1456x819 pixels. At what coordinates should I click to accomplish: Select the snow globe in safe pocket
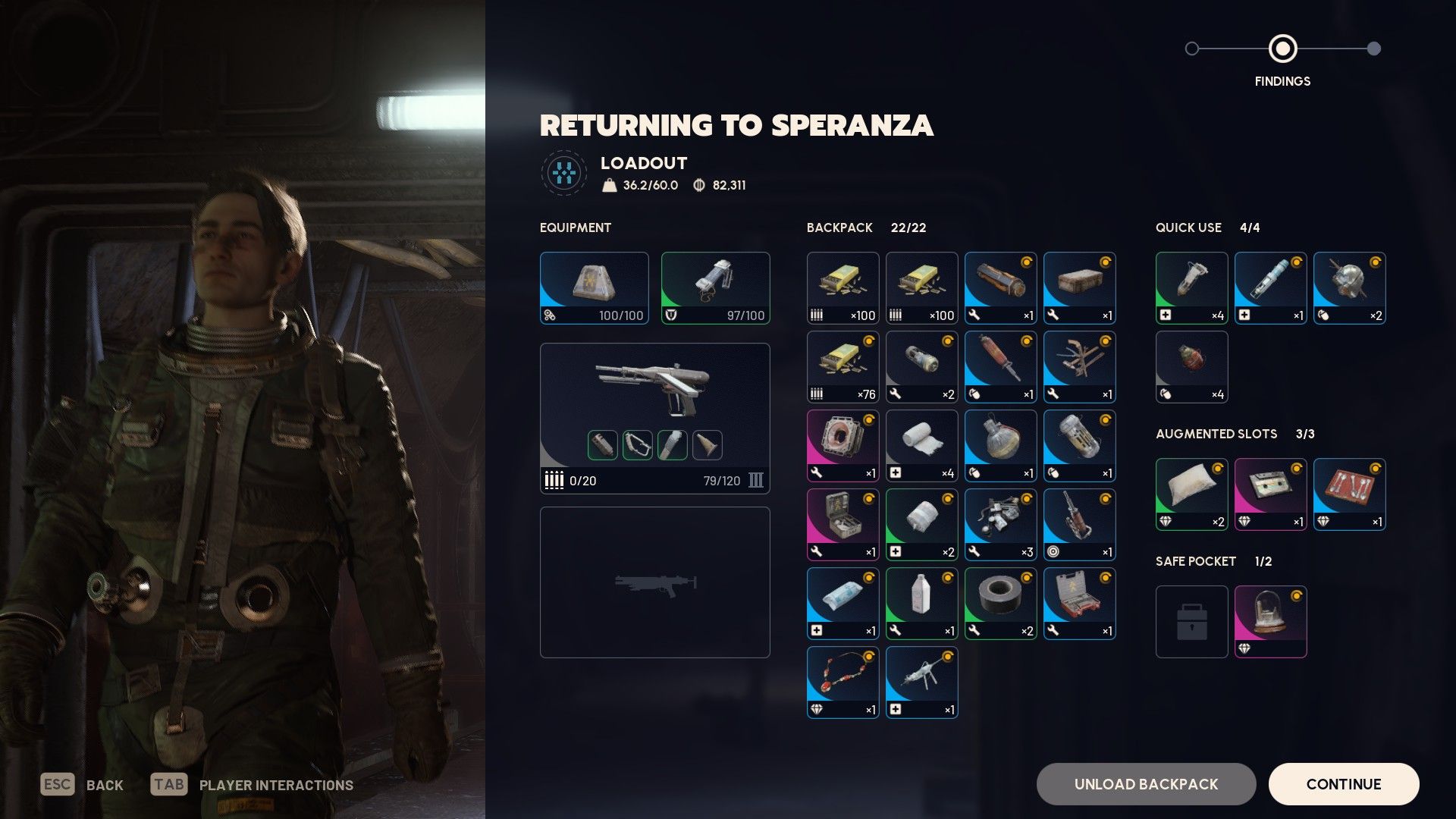point(1270,622)
